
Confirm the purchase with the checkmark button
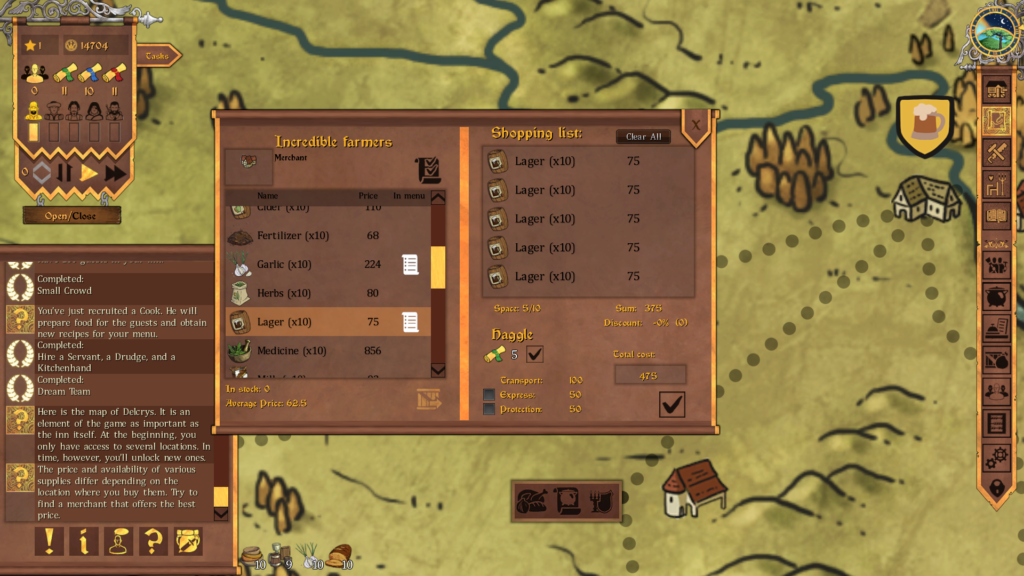pos(672,404)
